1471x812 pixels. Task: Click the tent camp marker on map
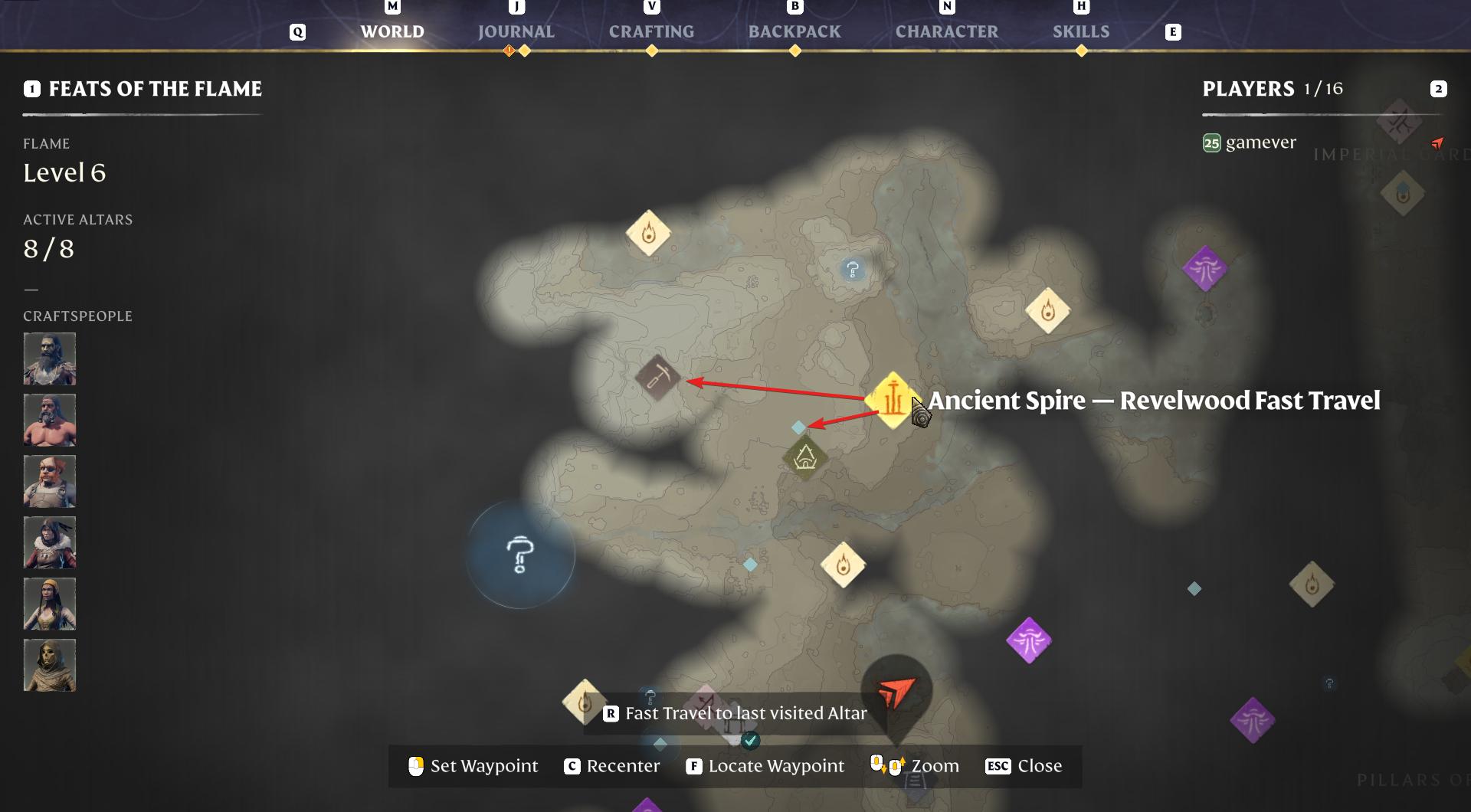pyautogui.click(x=804, y=458)
